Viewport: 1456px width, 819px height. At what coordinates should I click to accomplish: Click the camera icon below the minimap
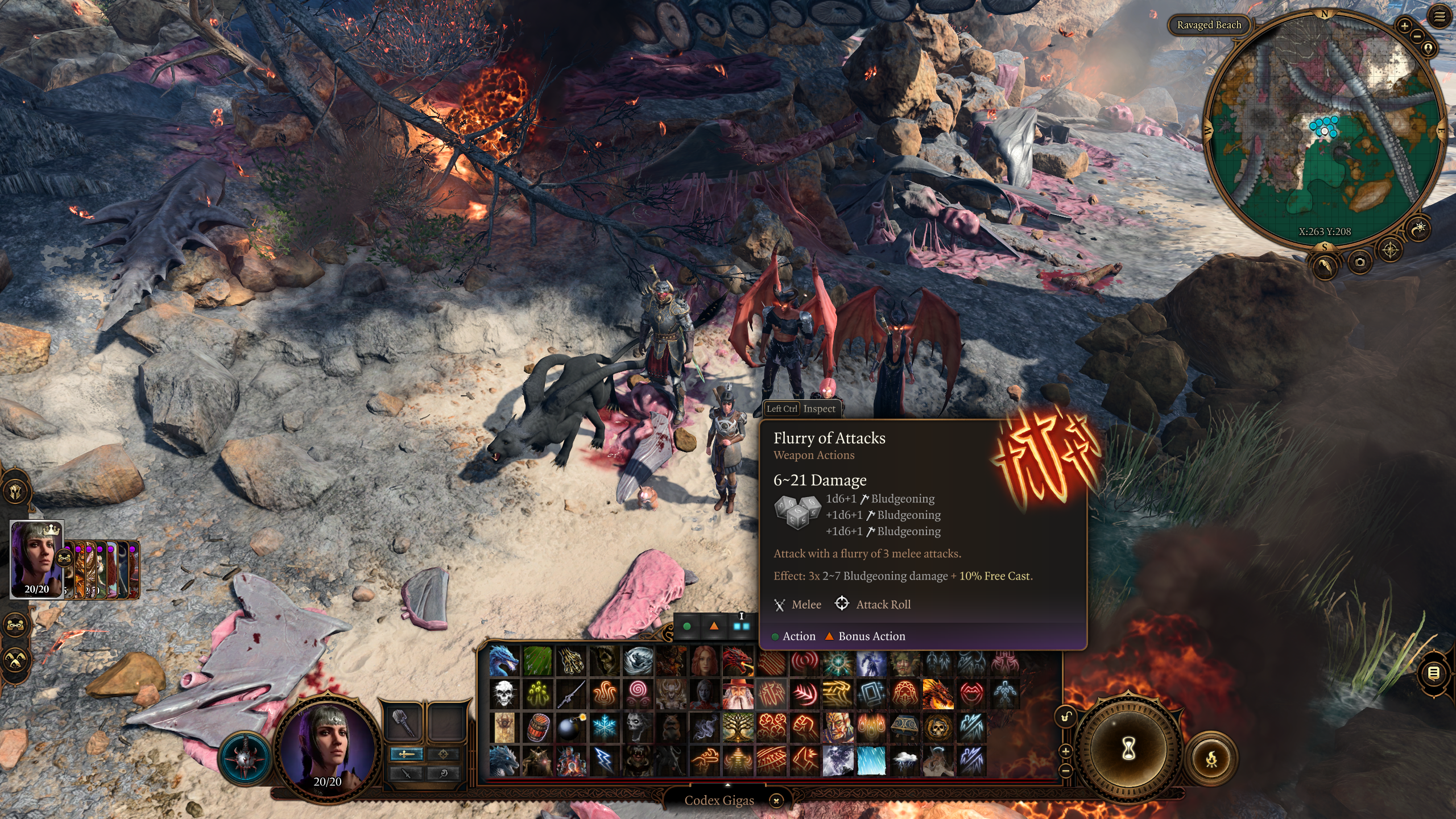[1359, 262]
